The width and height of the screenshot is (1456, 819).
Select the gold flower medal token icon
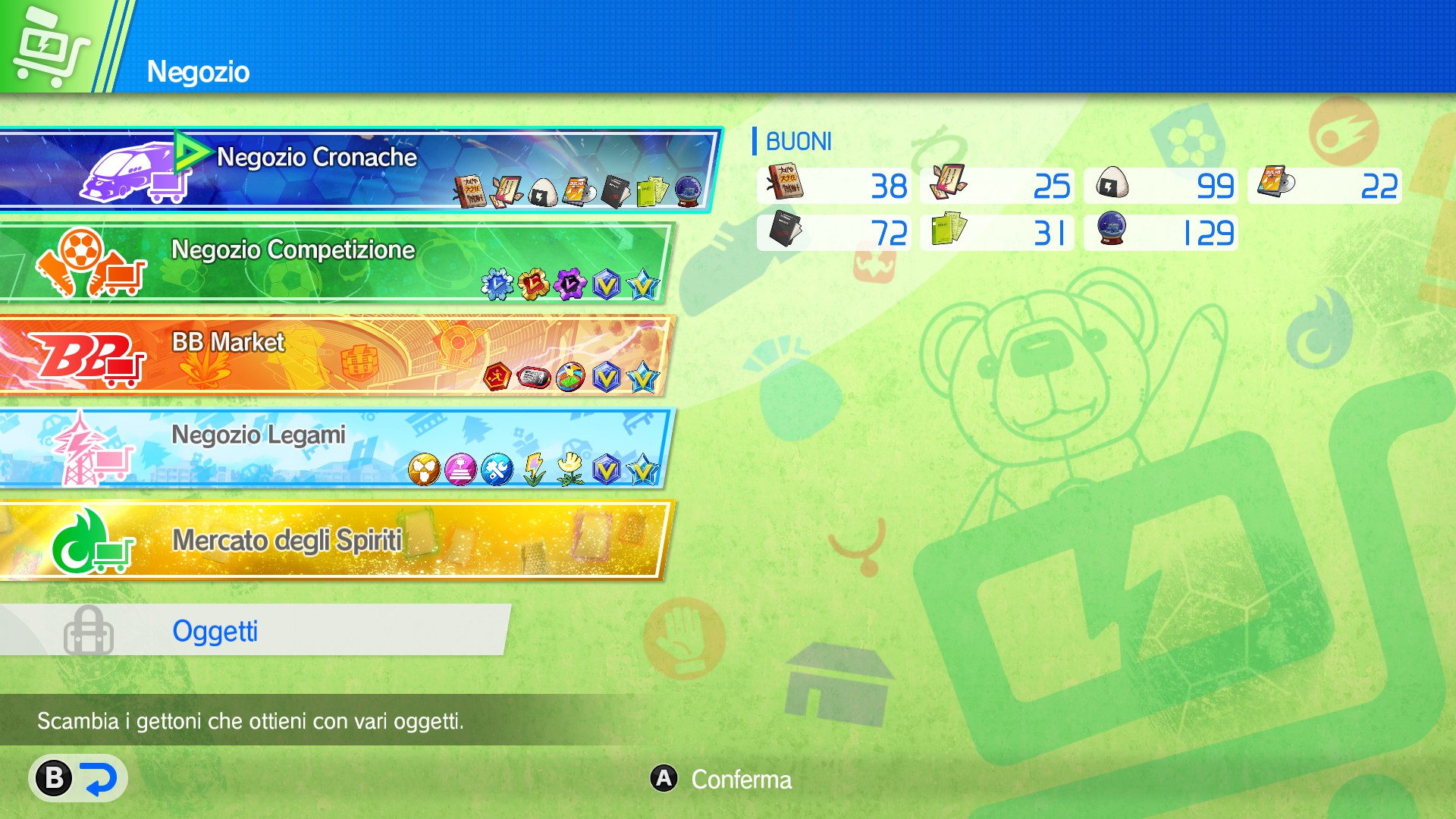[x=532, y=282]
